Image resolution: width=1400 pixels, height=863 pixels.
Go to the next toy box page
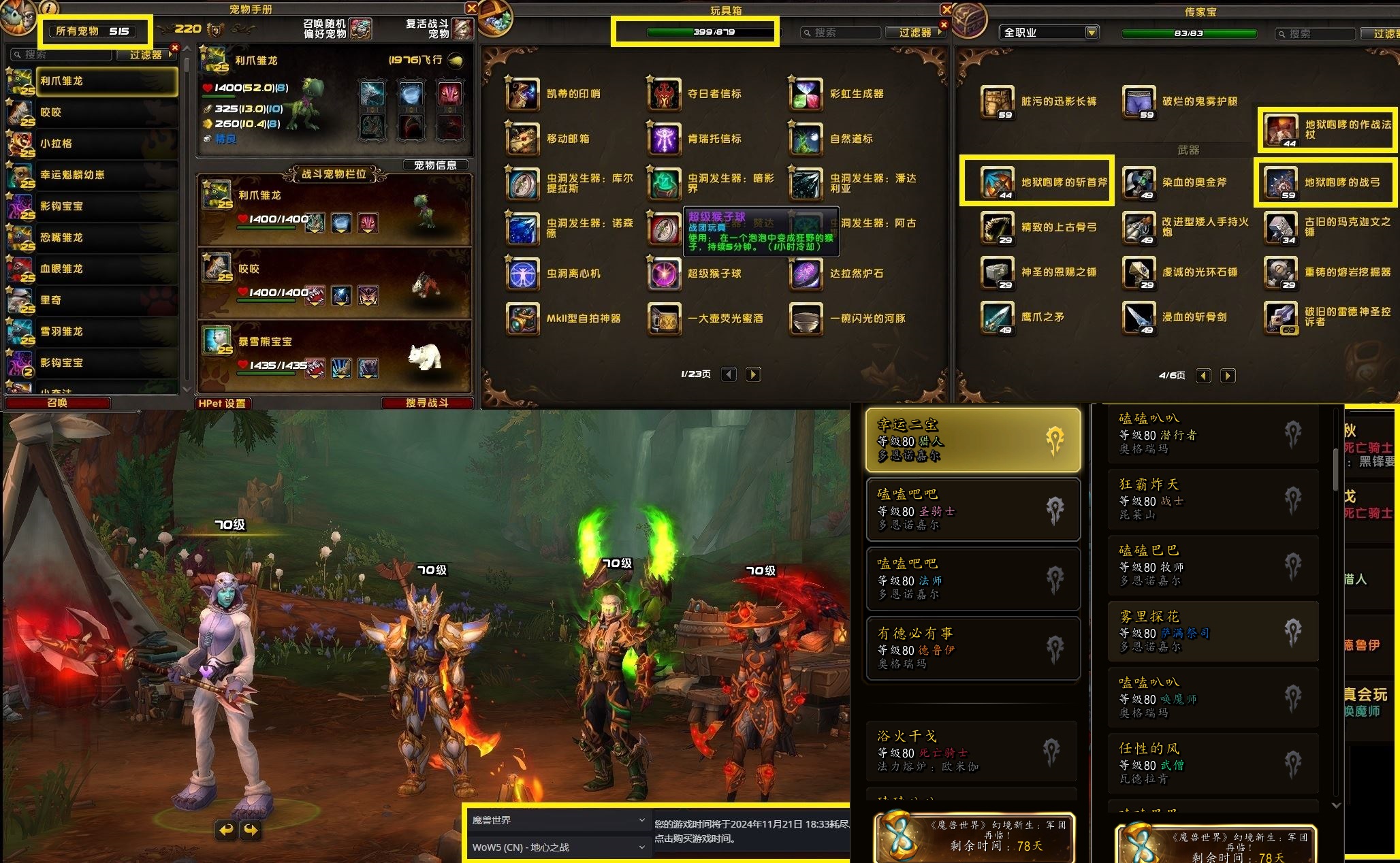pos(753,374)
